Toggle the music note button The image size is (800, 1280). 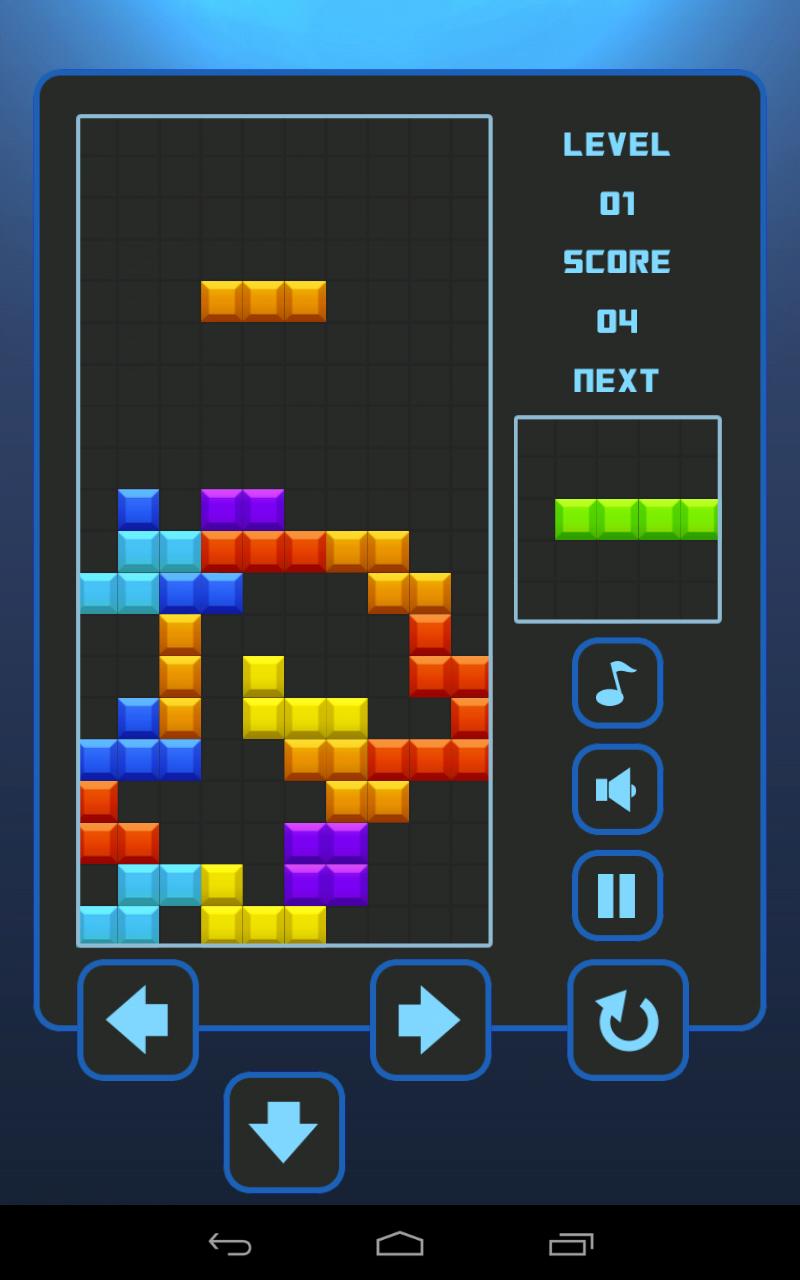[617, 683]
